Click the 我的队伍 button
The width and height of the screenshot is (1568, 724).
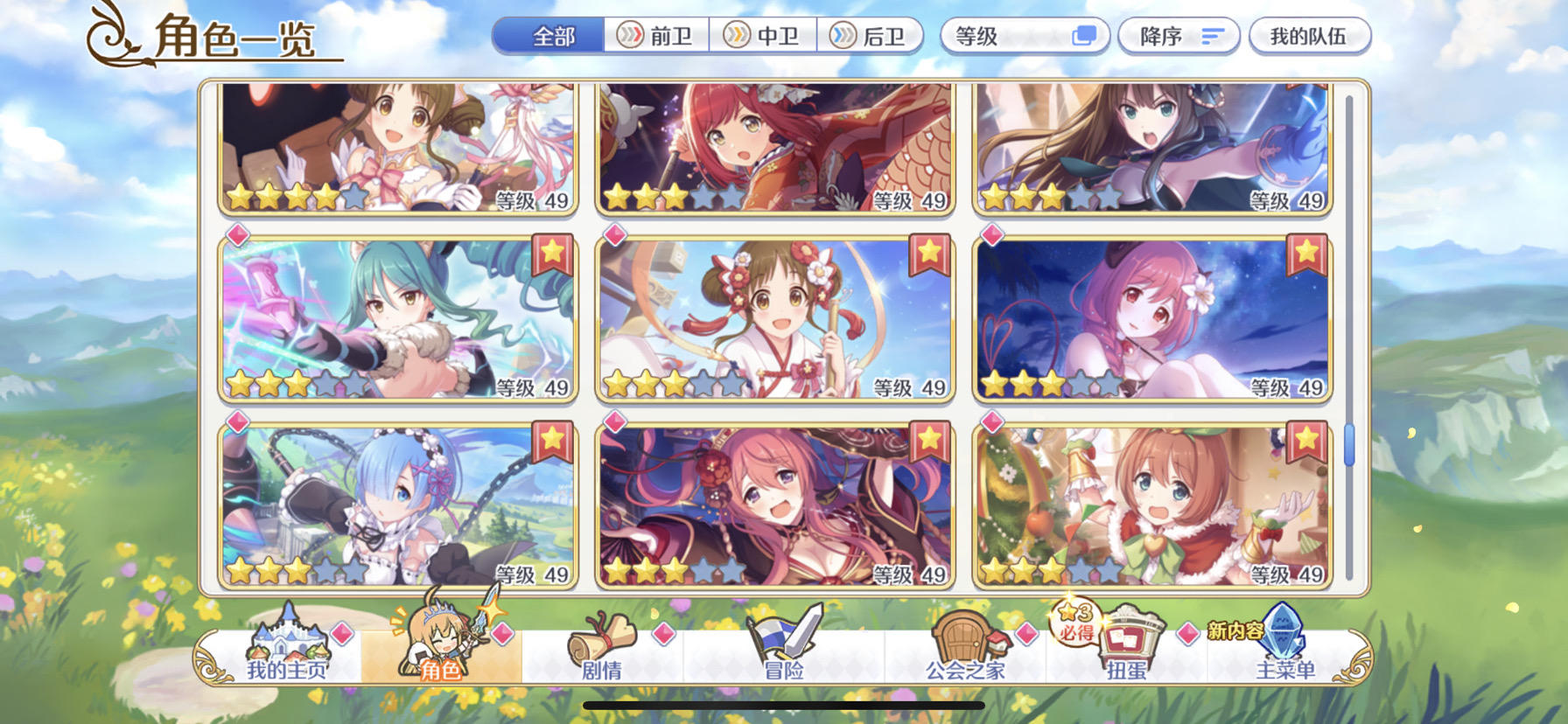coord(1307,35)
